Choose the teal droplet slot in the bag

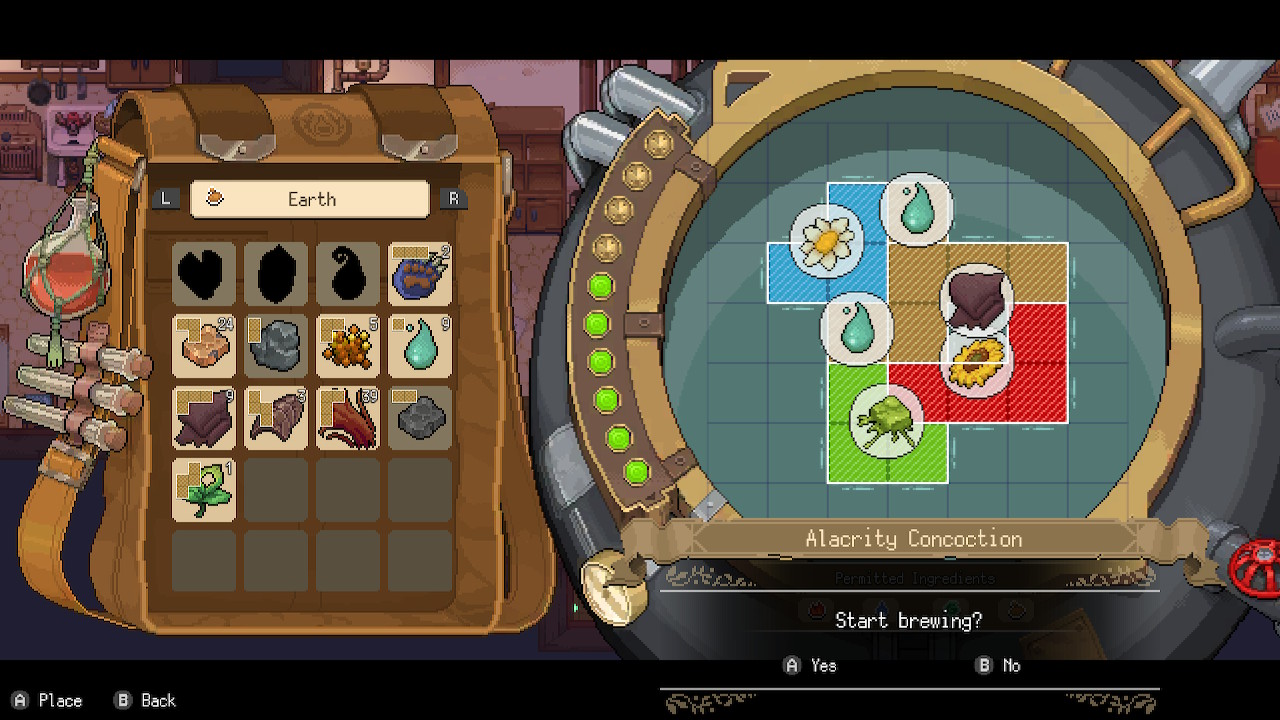point(420,346)
